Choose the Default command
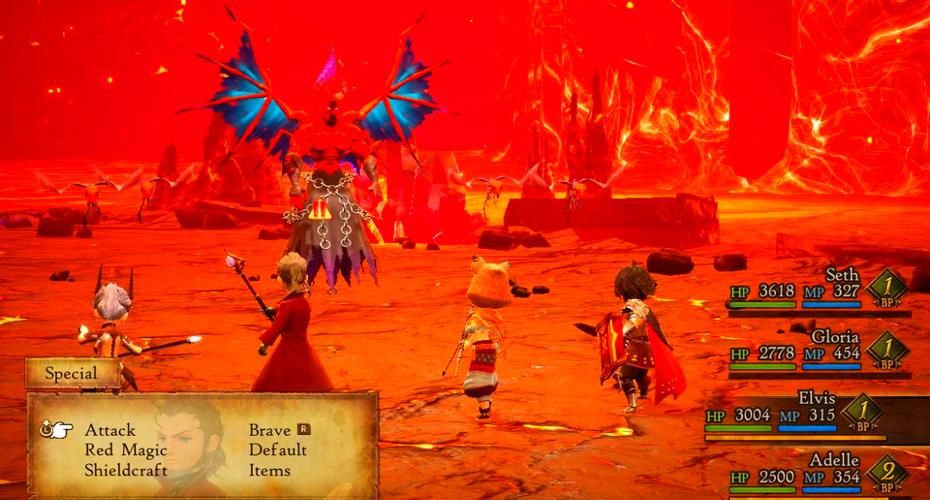The height and width of the screenshot is (500, 930). pos(277,450)
